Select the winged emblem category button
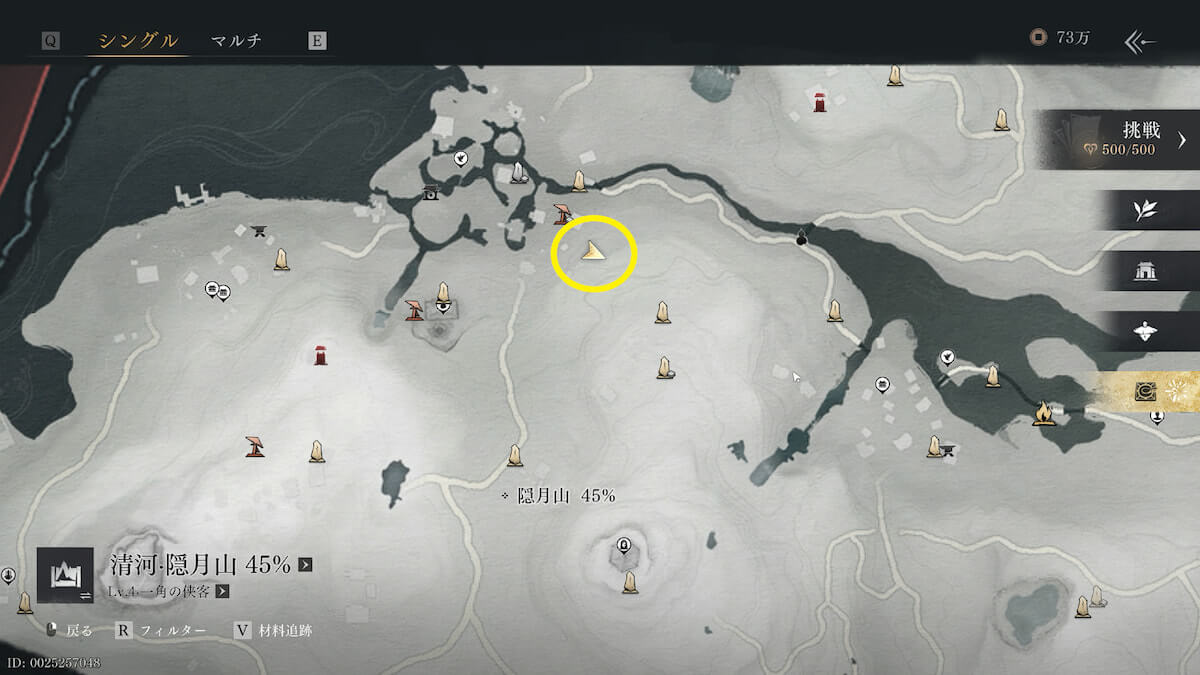The height and width of the screenshot is (675, 1200). (1145, 332)
